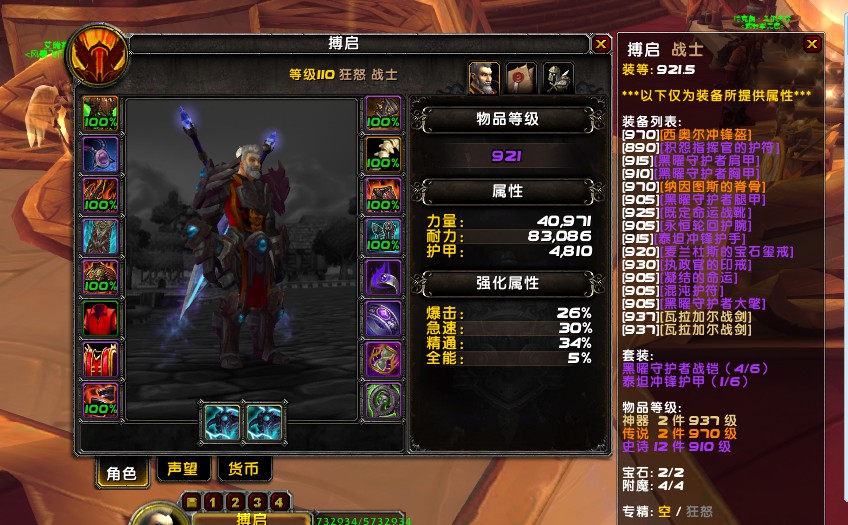The width and height of the screenshot is (848, 525).
Task: Close the character panel window
Action: [x=601, y=44]
